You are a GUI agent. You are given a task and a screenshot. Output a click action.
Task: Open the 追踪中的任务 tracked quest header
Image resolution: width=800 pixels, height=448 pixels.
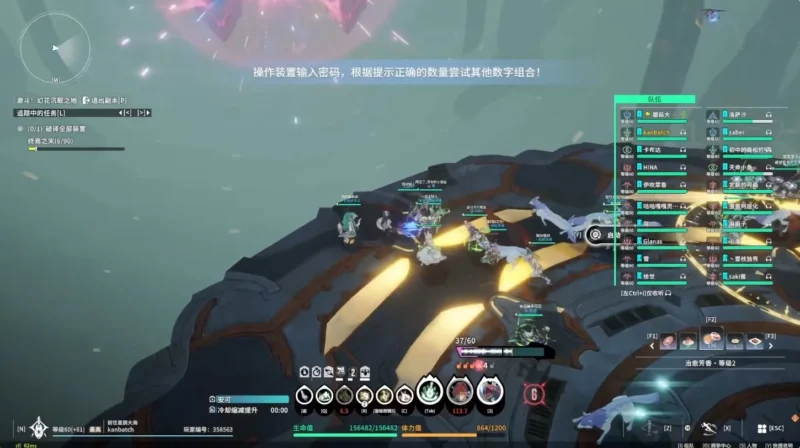[40, 113]
